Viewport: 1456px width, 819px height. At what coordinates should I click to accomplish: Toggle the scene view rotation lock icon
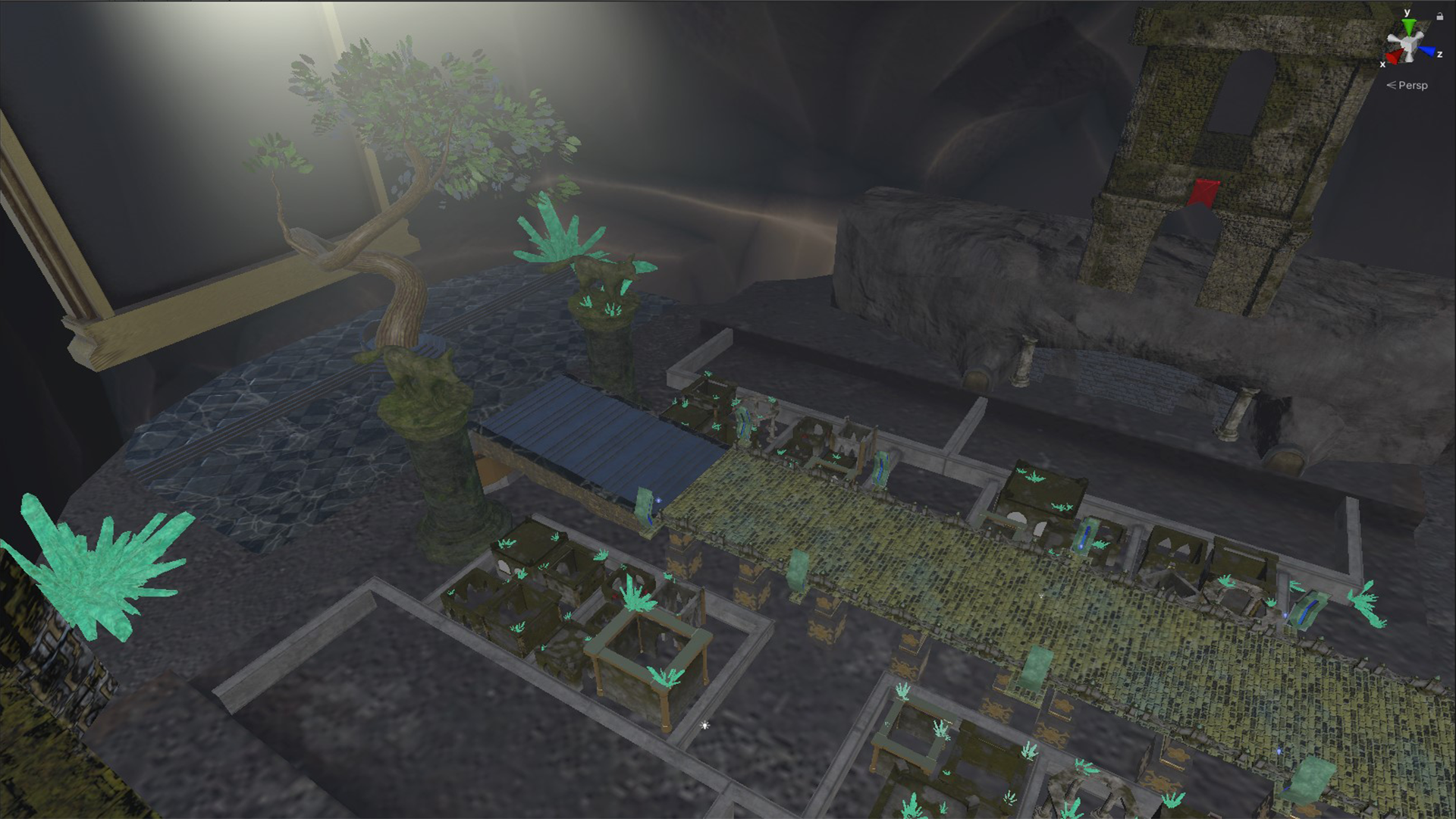click(x=1439, y=16)
